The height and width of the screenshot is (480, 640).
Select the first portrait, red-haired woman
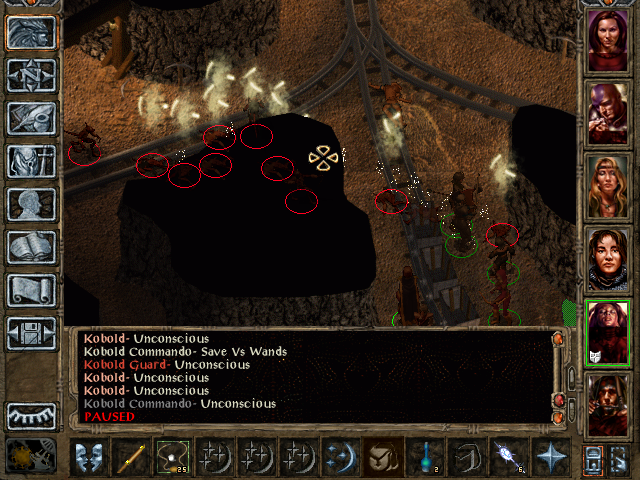(607, 40)
